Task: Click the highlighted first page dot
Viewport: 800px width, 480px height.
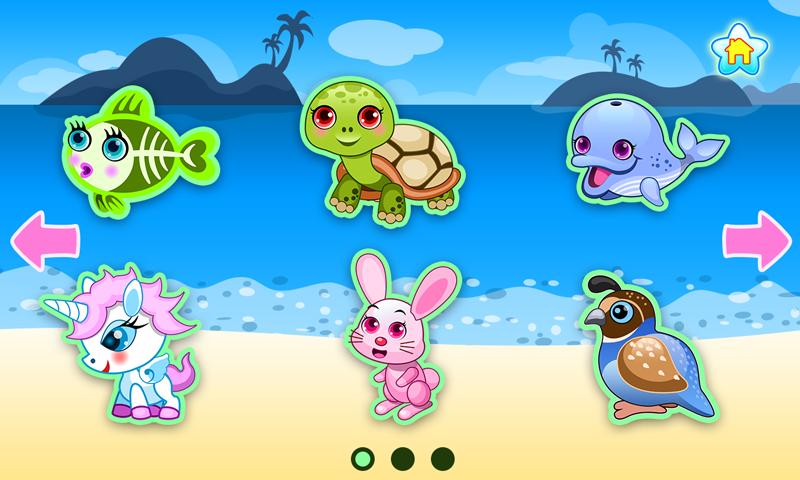Action: tap(362, 458)
